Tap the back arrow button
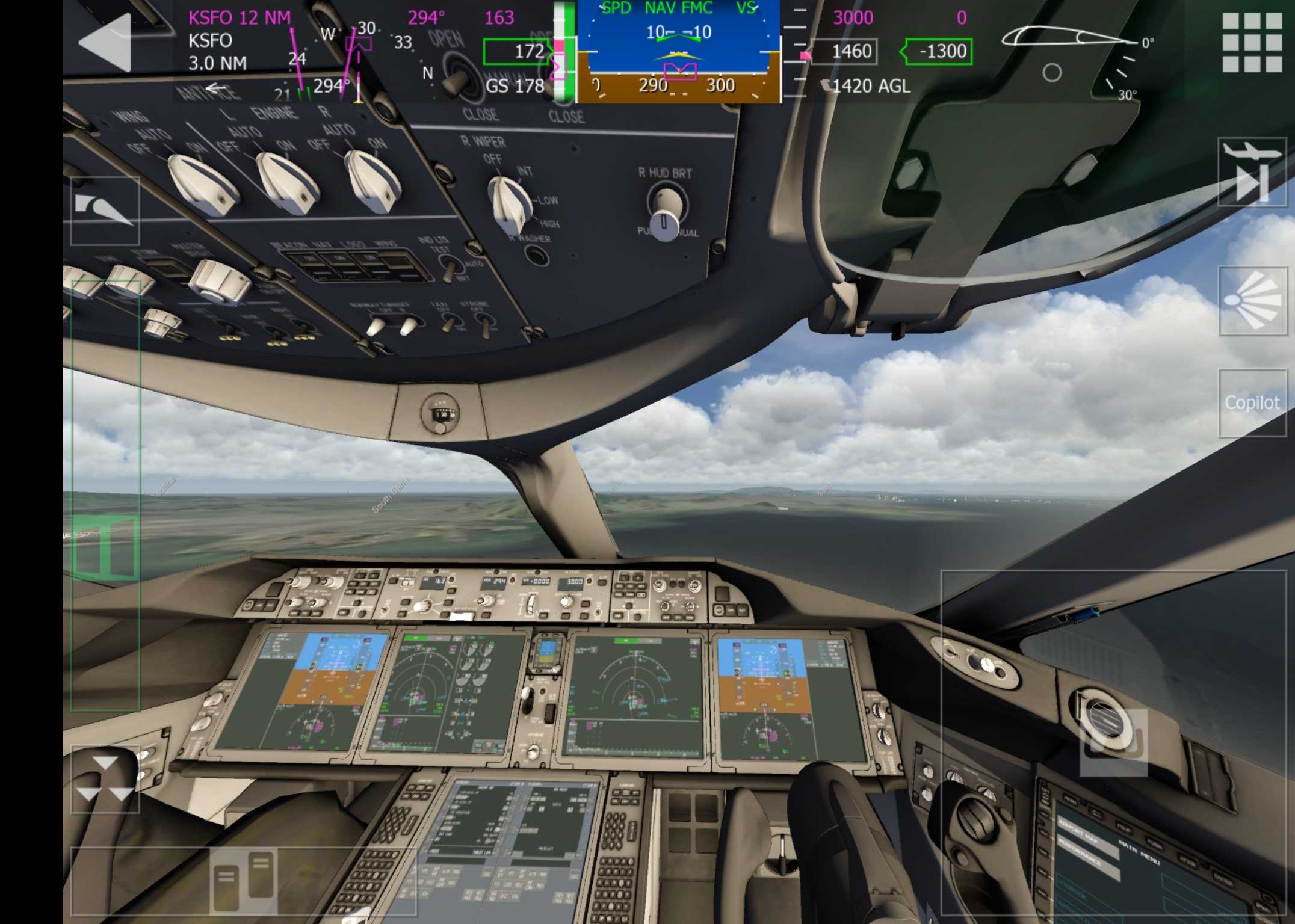 (x=105, y=43)
